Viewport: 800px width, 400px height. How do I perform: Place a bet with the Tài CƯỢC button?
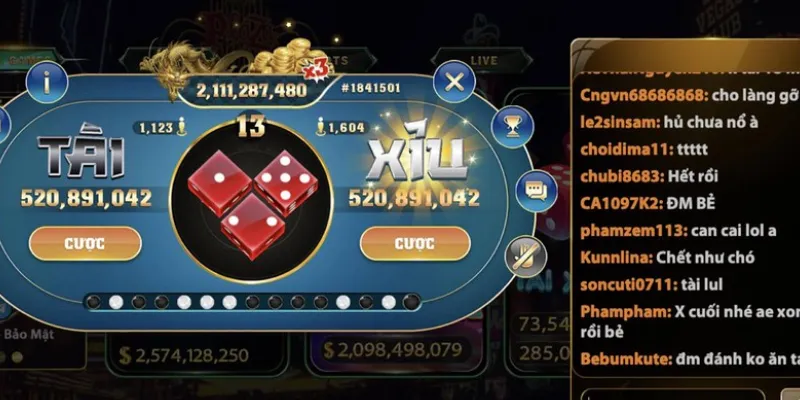click(x=84, y=243)
